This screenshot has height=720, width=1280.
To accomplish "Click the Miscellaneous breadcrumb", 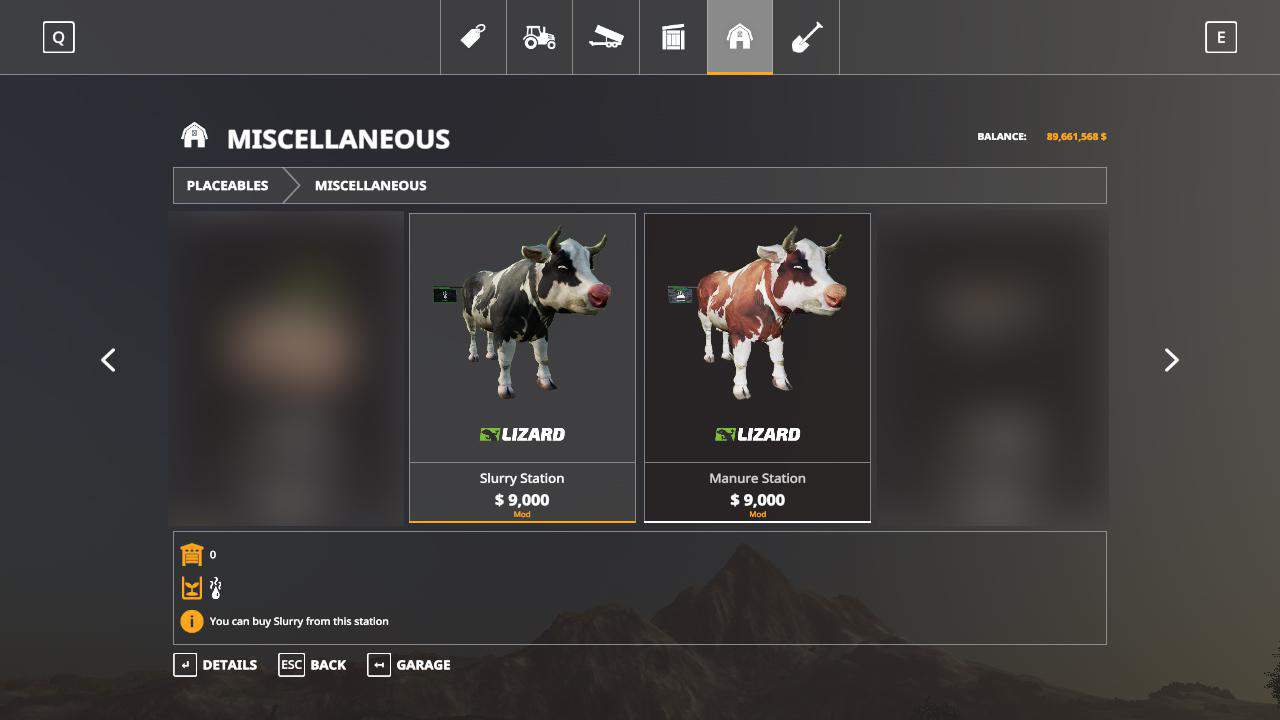I will click(x=370, y=186).
